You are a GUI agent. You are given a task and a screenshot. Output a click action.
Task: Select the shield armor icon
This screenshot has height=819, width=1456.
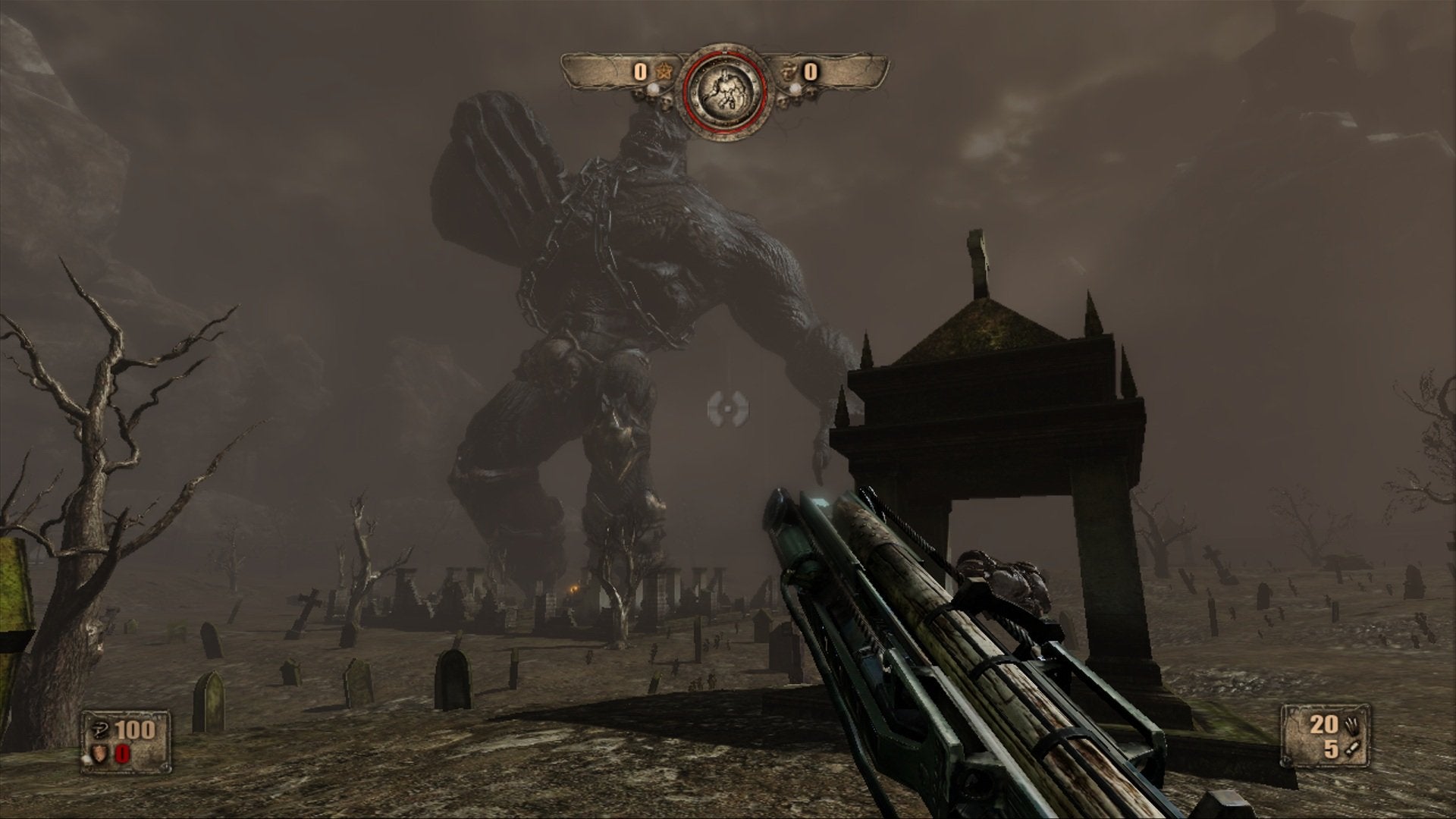(x=99, y=753)
